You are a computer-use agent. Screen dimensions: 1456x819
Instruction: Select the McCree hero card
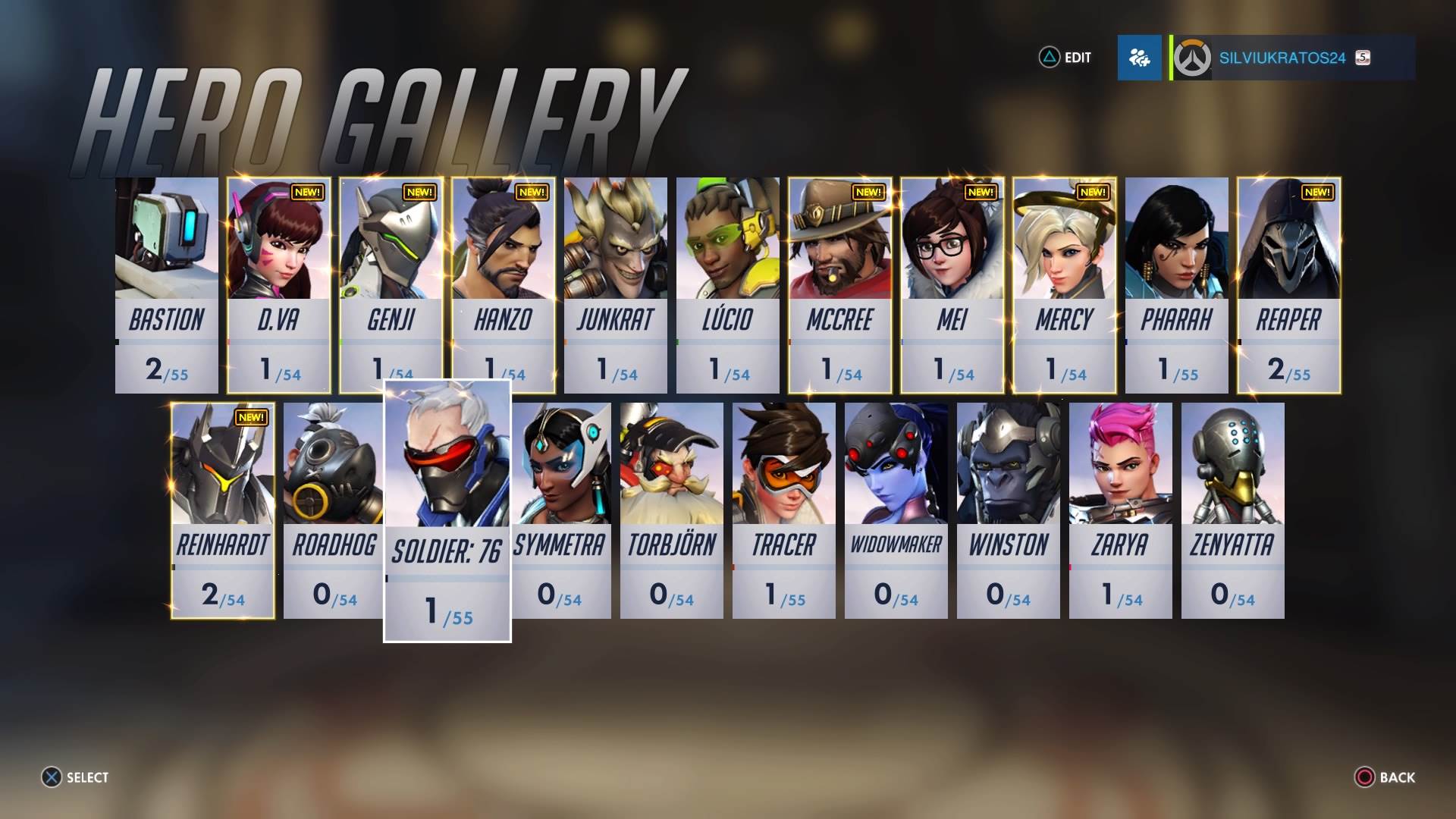tap(840, 285)
